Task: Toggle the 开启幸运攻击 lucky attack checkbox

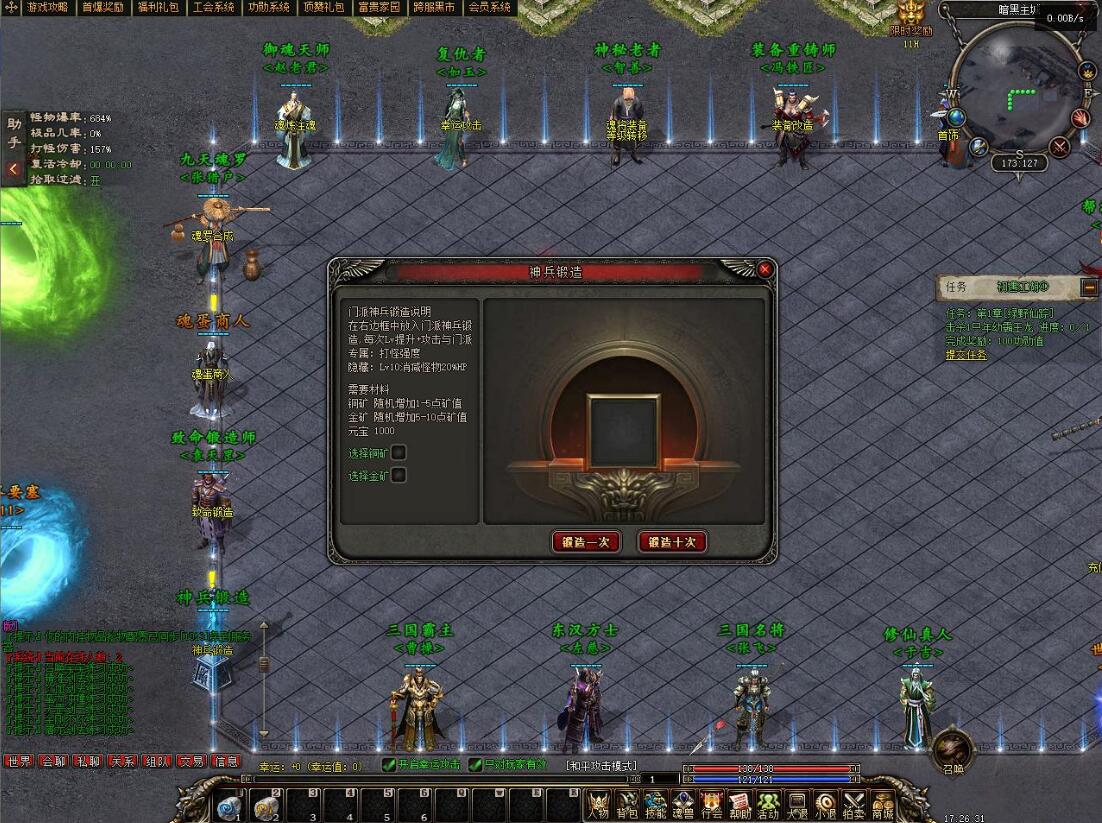Action: pos(390,765)
